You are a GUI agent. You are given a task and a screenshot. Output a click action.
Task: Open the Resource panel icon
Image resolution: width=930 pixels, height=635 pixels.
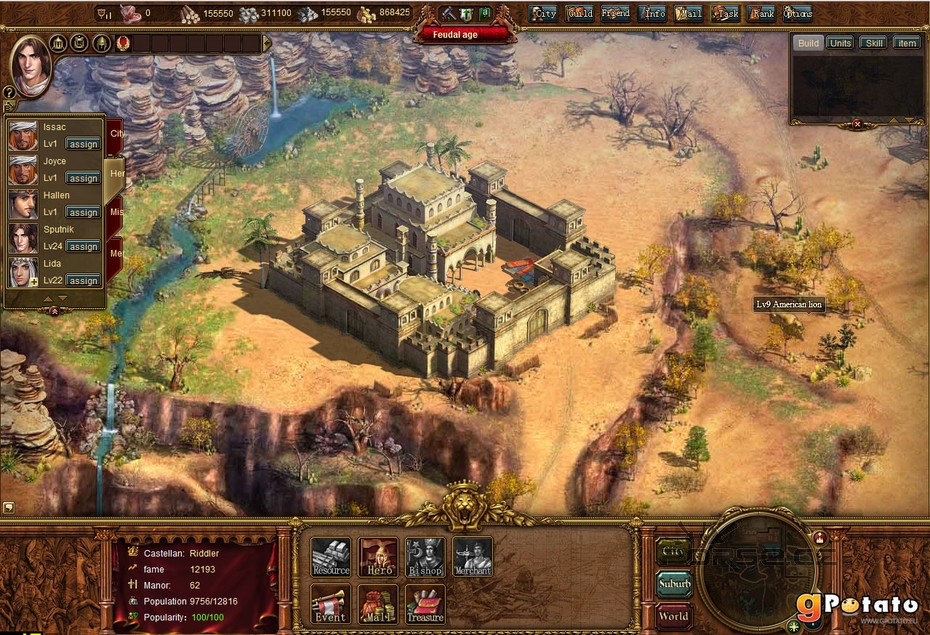330,557
